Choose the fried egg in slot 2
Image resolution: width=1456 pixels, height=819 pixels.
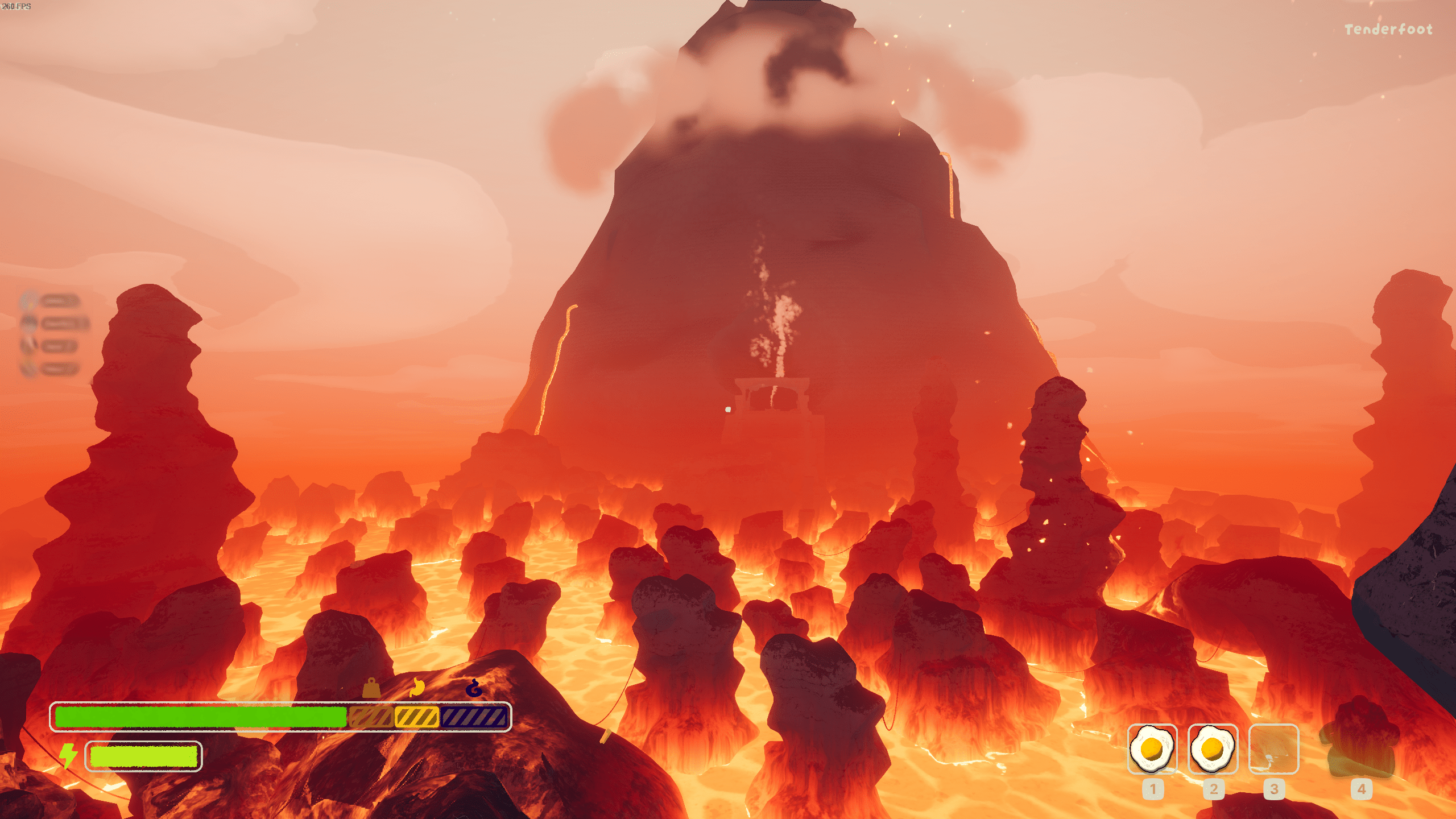point(1213,748)
